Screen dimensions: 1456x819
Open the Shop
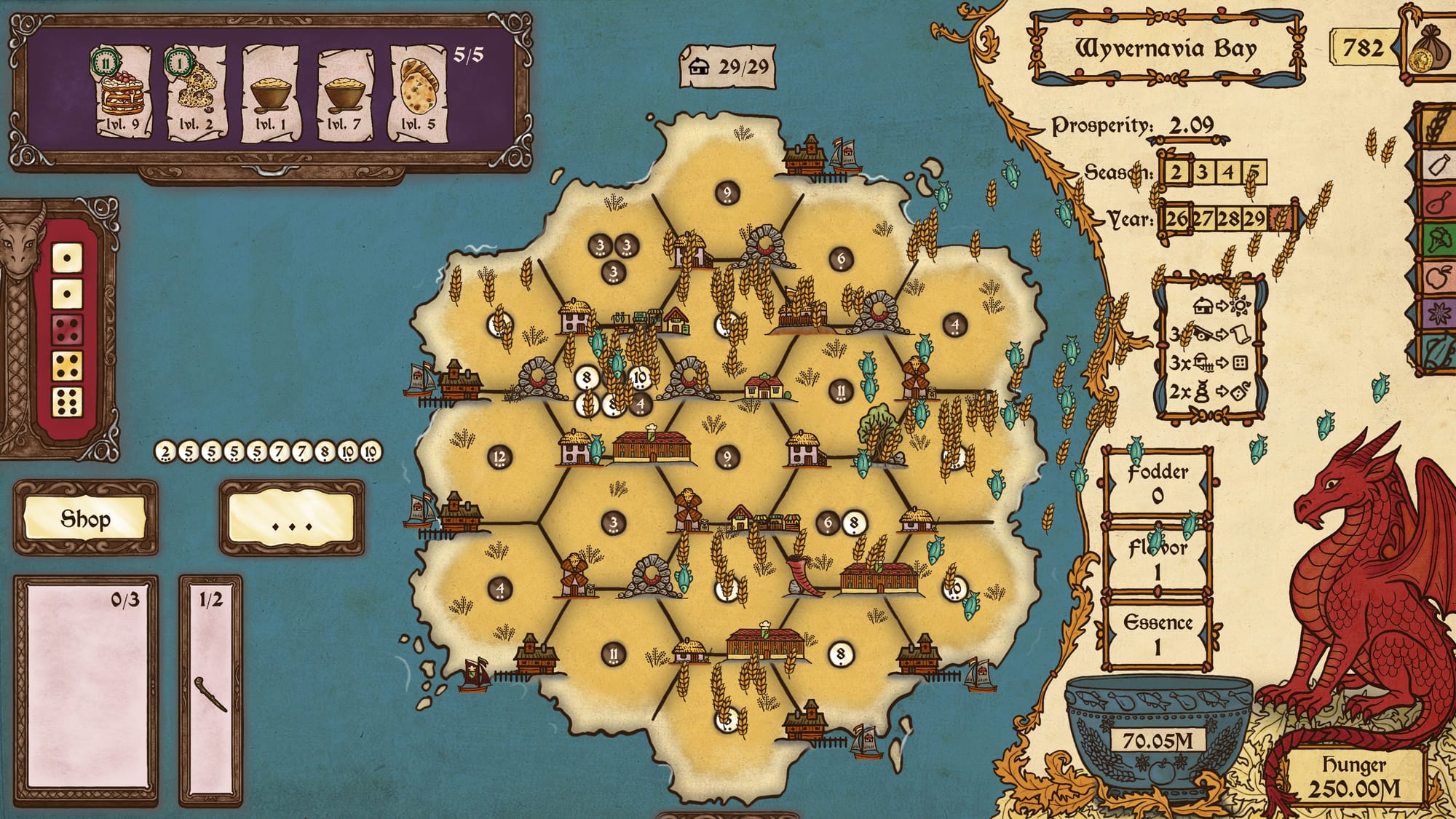coord(85,519)
